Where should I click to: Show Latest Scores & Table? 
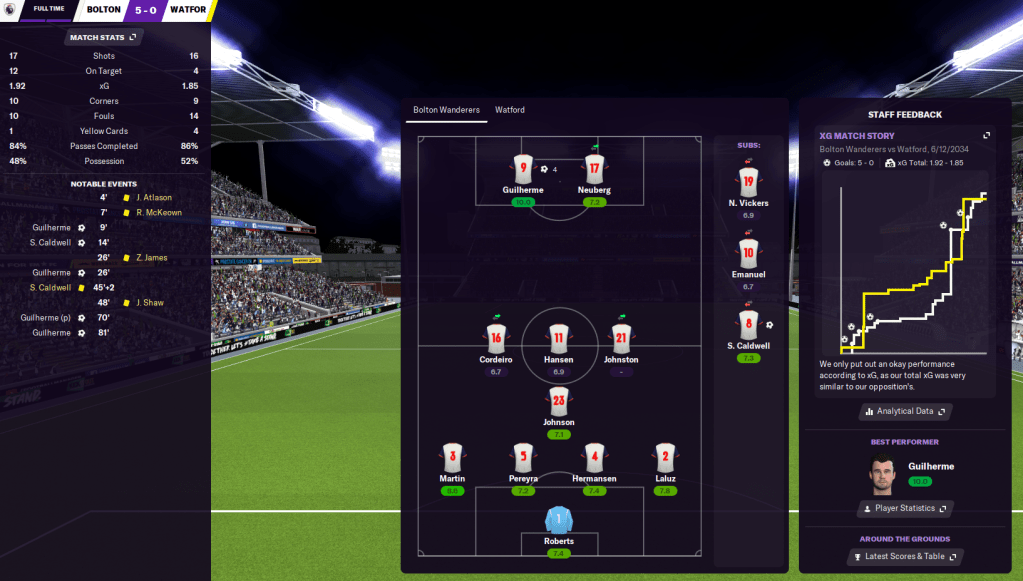pos(906,556)
